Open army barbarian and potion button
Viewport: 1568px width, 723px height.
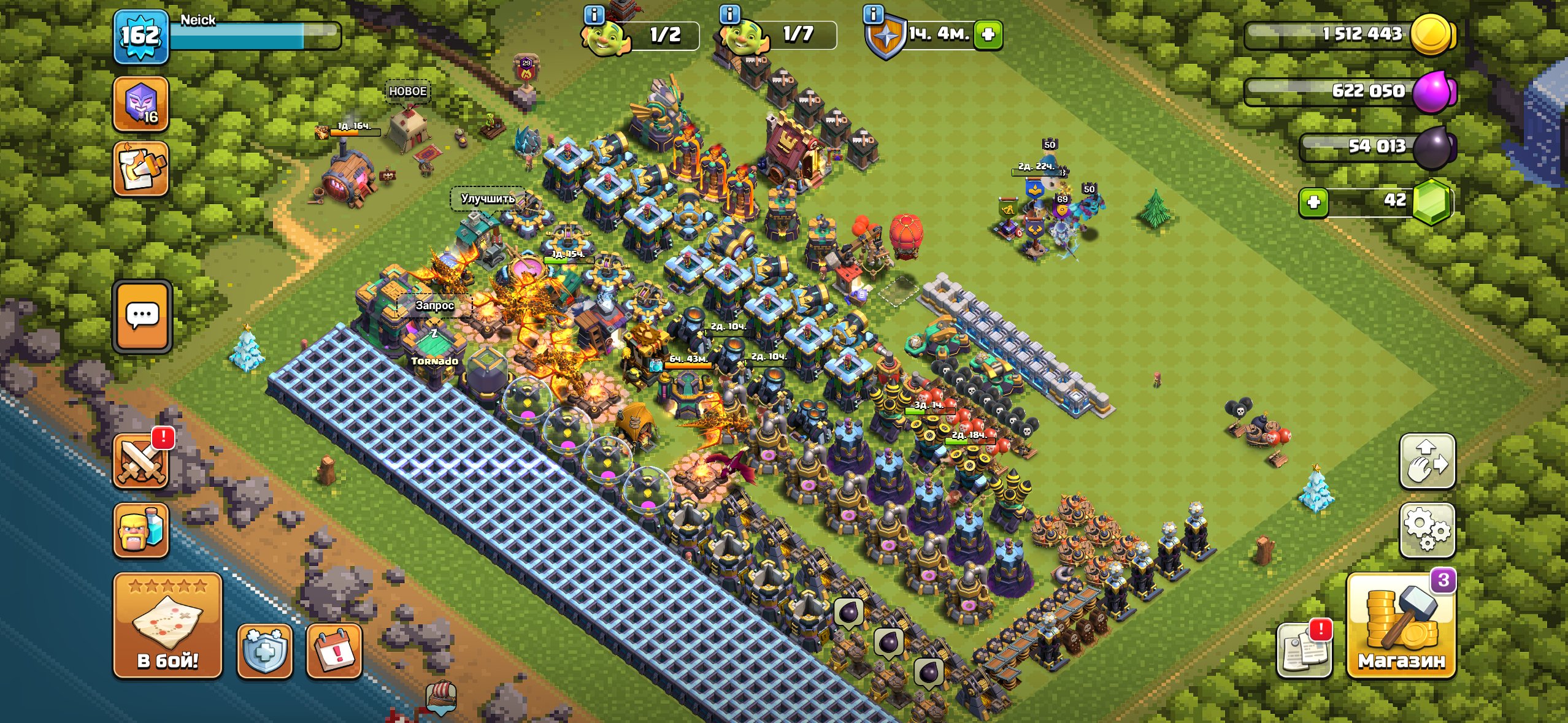click(x=141, y=530)
